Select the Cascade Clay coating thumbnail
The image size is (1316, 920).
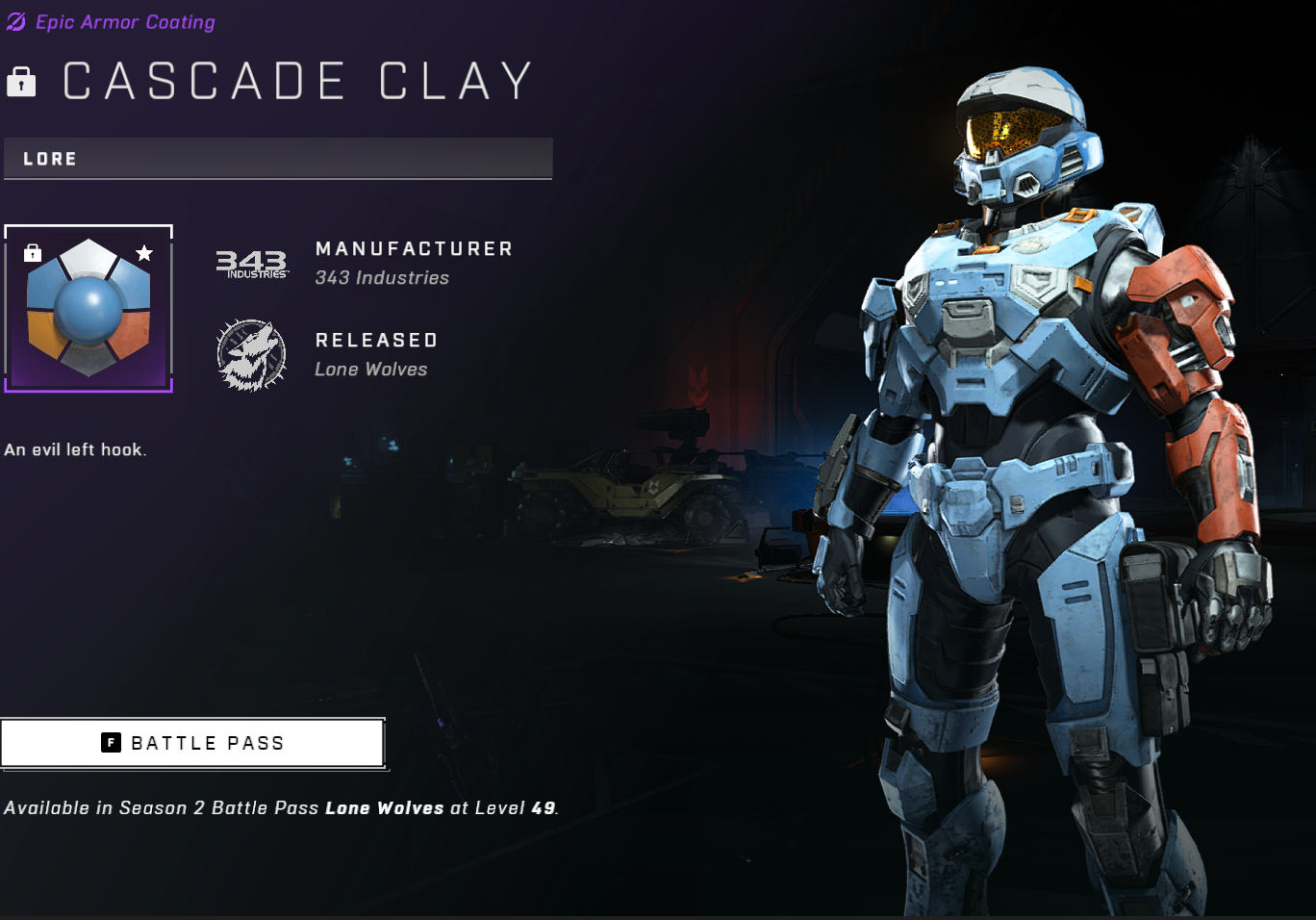(x=89, y=309)
